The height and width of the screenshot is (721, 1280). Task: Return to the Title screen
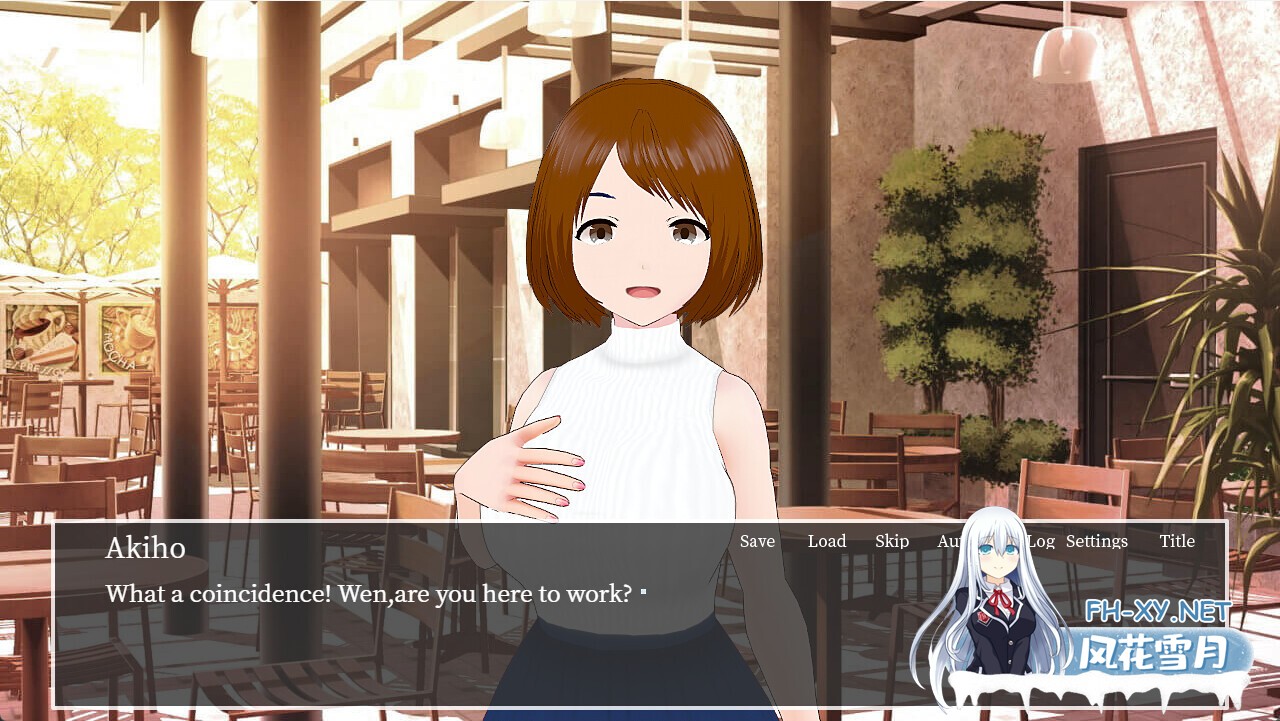1178,541
